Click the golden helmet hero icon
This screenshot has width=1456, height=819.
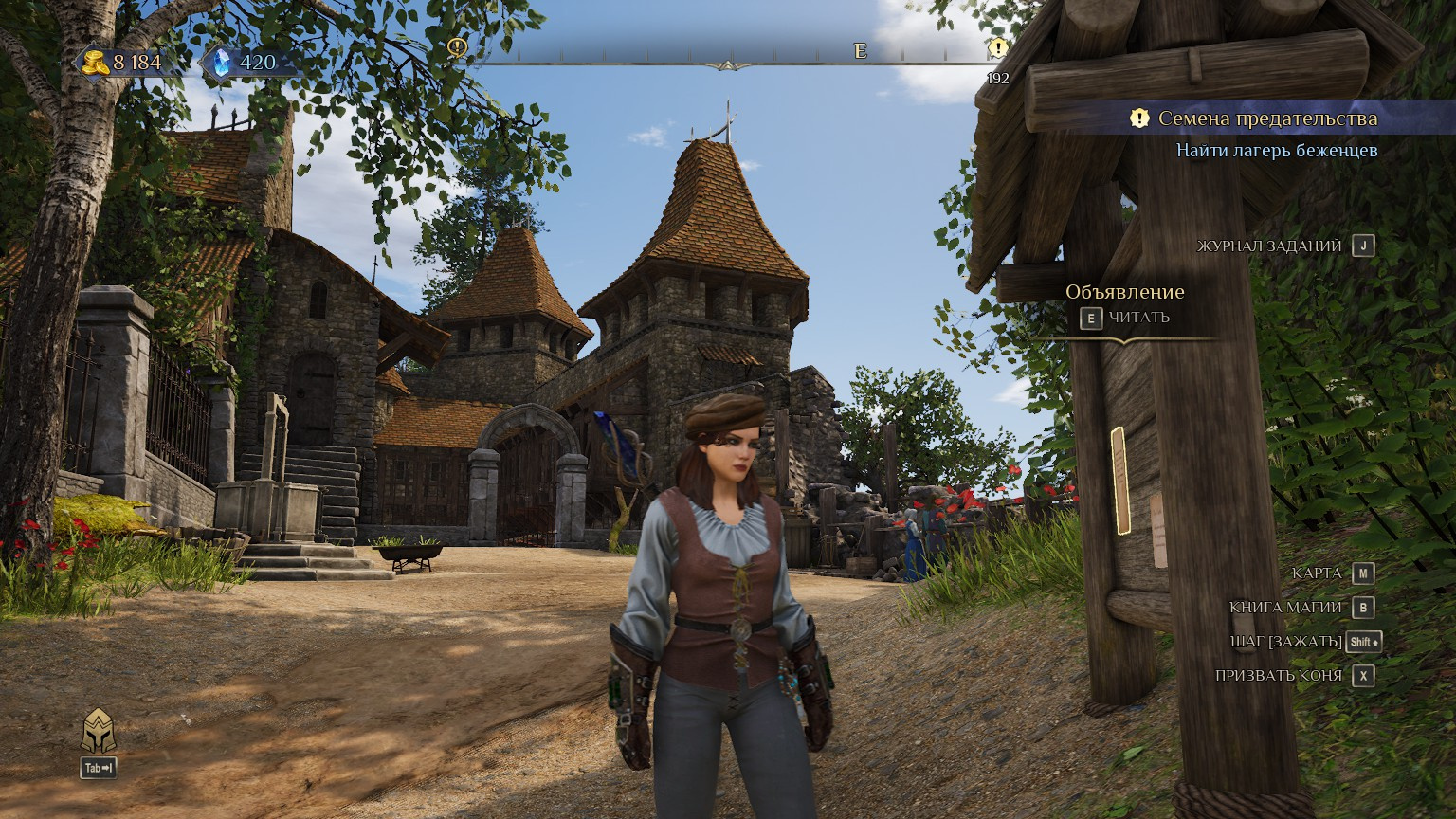pos(99,732)
